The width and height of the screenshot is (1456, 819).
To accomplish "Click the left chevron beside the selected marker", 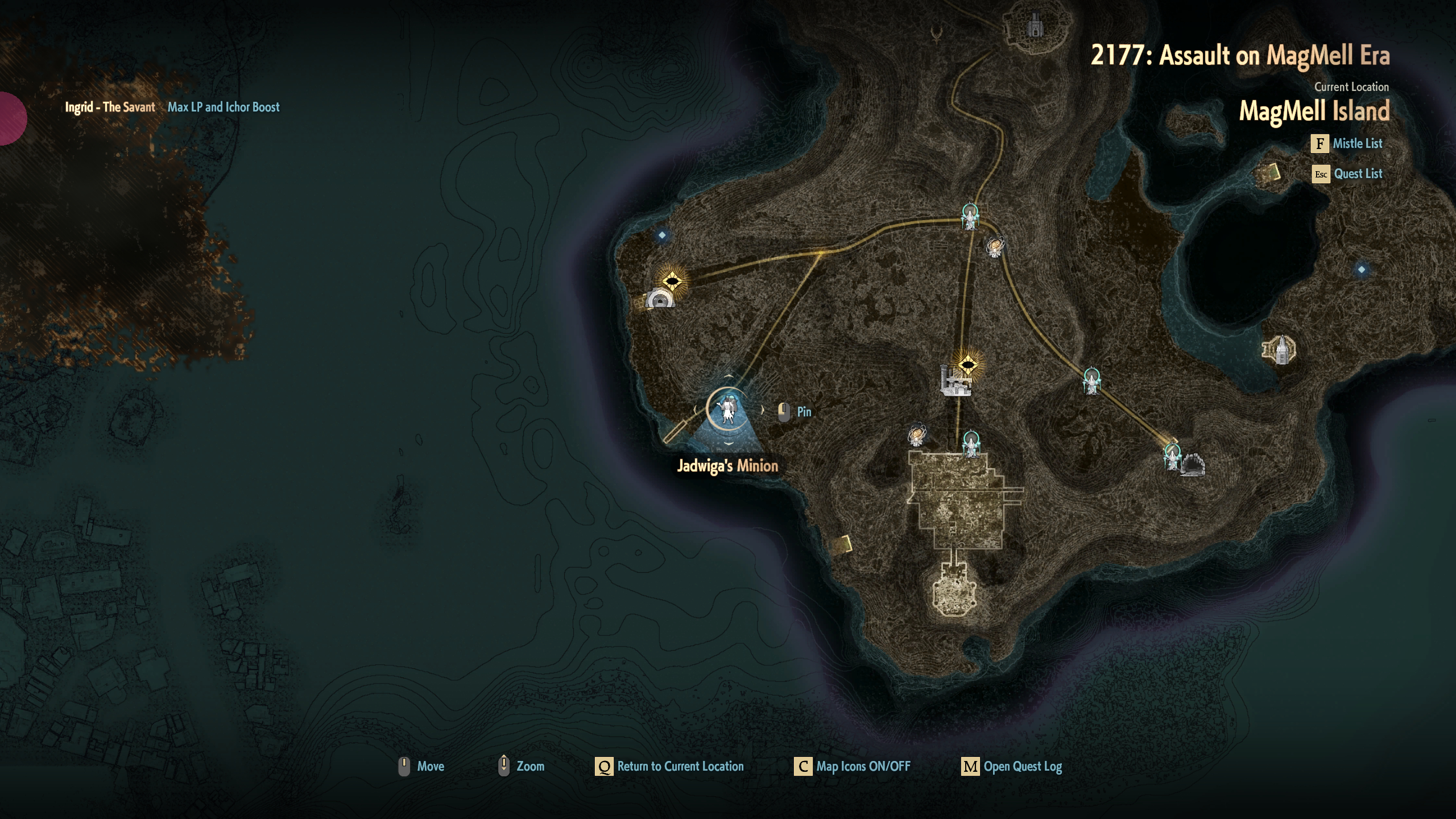I will click(695, 411).
